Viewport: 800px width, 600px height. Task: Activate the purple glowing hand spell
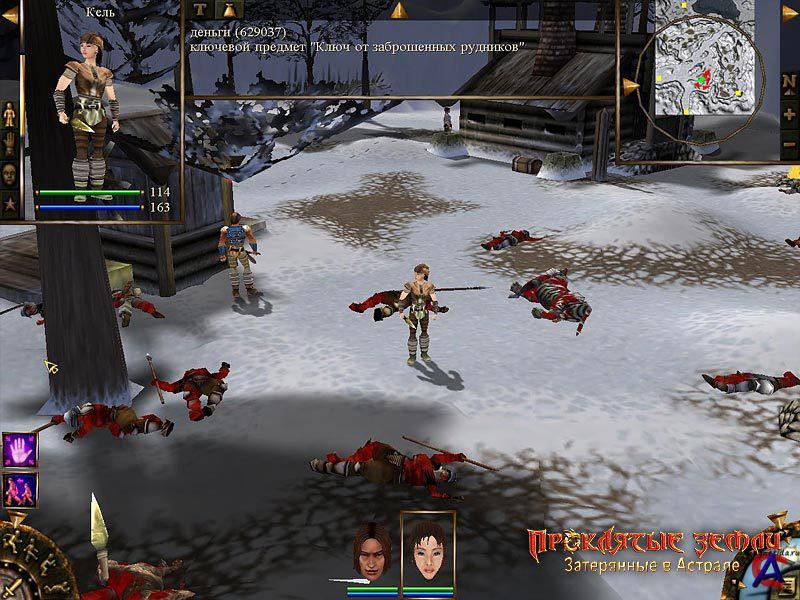coord(19,449)
